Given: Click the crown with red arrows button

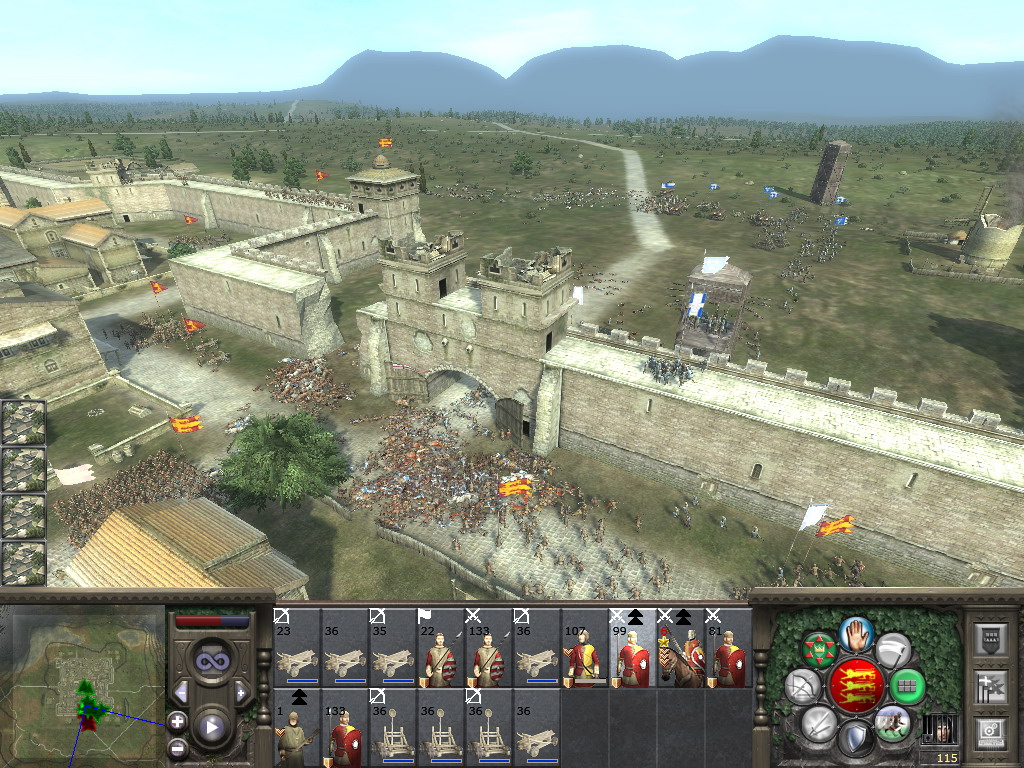Looking at the screenshot, I should (819, 651).
